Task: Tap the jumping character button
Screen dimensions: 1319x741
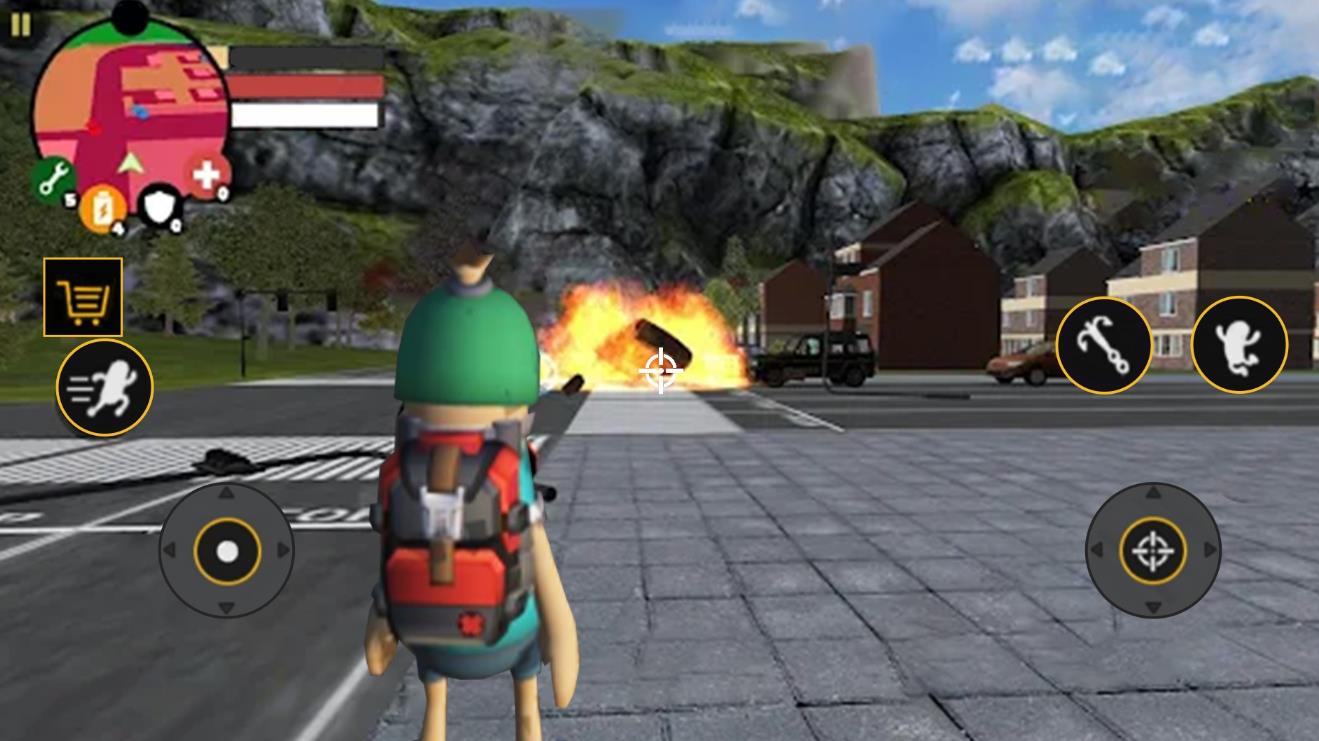Action: point(1239,345)
